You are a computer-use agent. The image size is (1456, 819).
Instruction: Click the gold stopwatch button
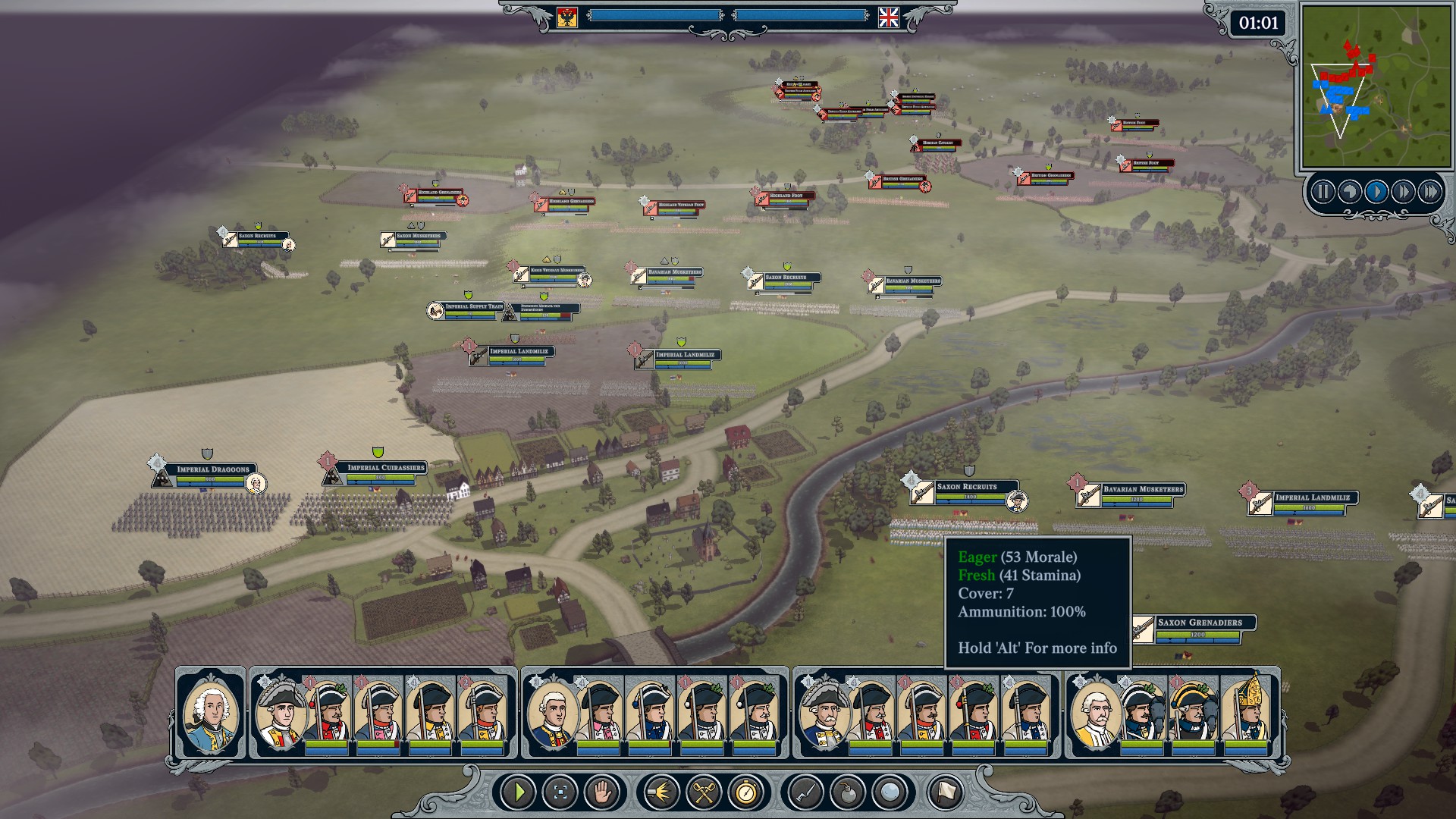[x=746, y=792]
